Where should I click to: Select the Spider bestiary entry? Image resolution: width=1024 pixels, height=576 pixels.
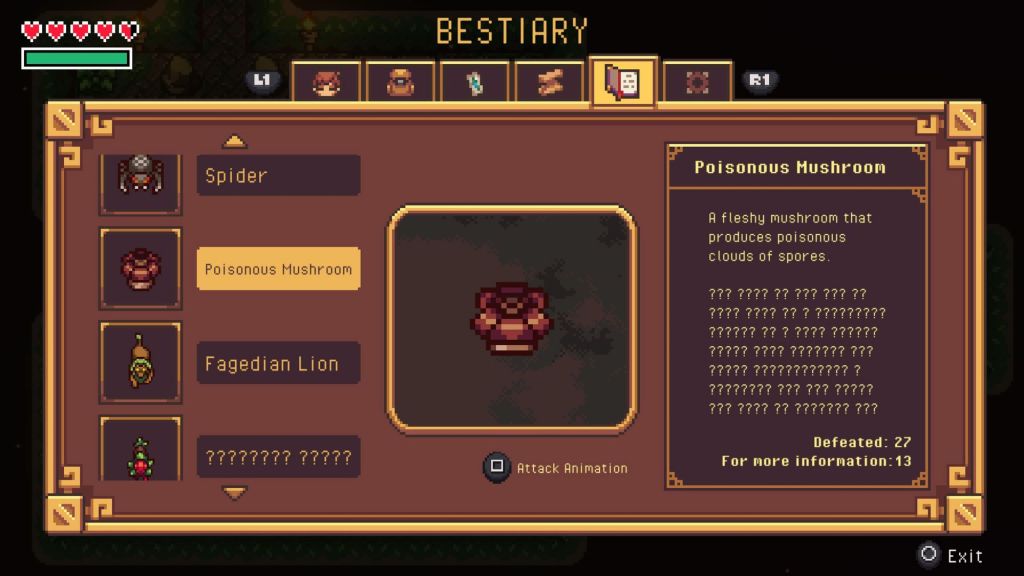pyautogui.click(x=278, y=176)
